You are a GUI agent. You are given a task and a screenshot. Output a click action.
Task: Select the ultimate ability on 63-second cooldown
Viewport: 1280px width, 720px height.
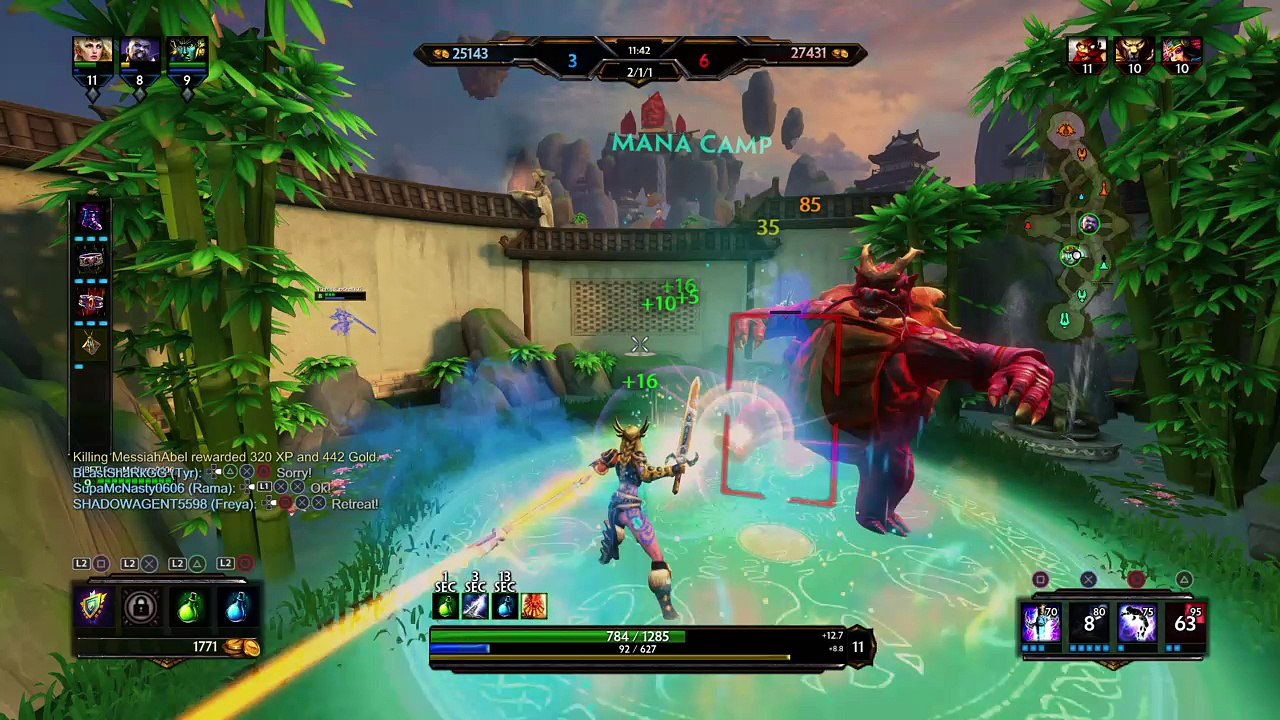click(x=1185, y=623)
